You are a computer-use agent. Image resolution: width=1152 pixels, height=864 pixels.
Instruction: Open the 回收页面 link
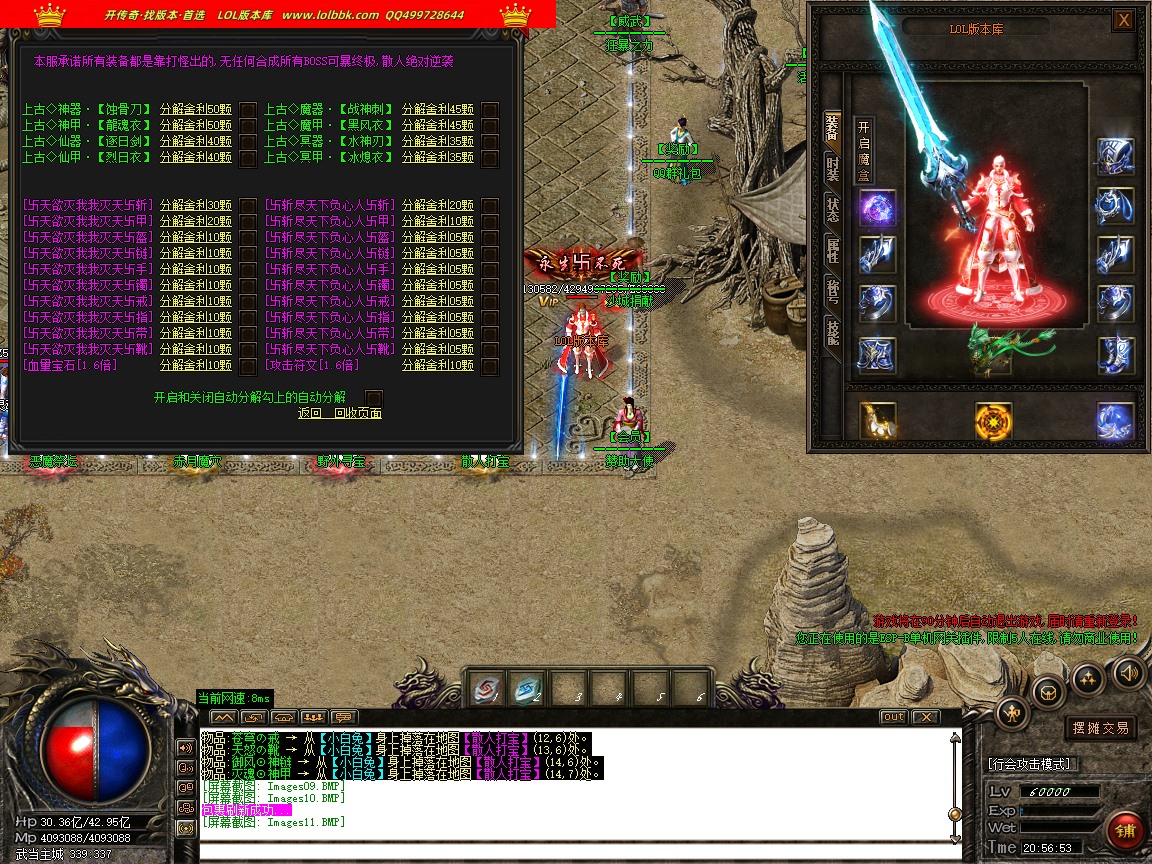(x=358, y=413)
